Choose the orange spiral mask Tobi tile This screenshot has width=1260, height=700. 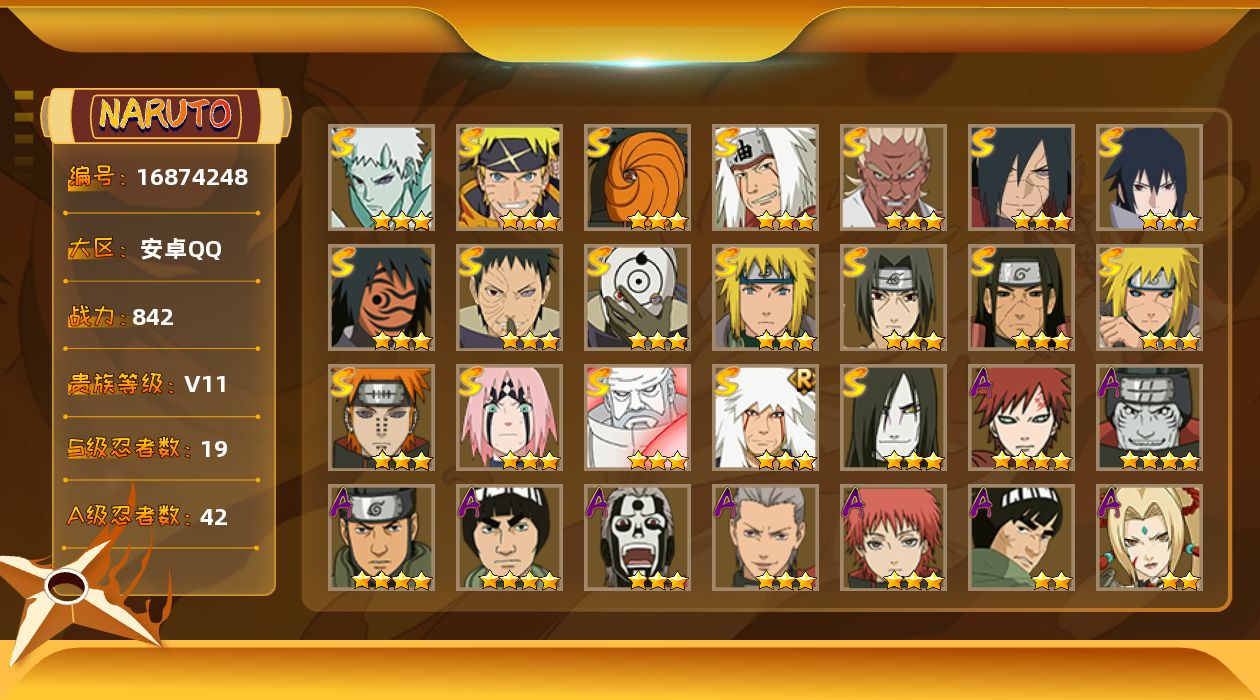[637, 178]
